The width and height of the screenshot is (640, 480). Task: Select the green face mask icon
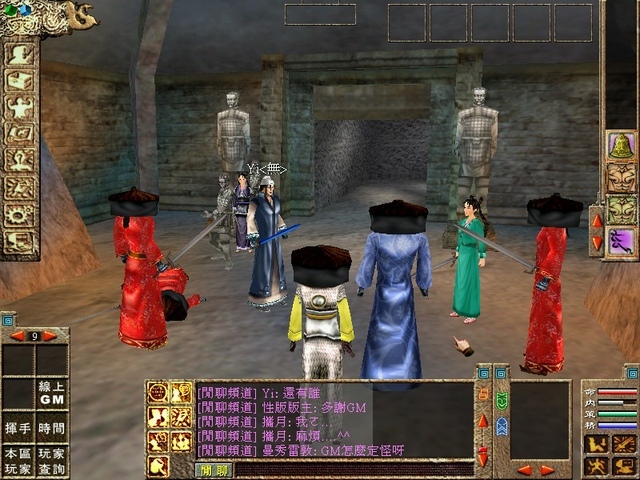click(621, 209)
